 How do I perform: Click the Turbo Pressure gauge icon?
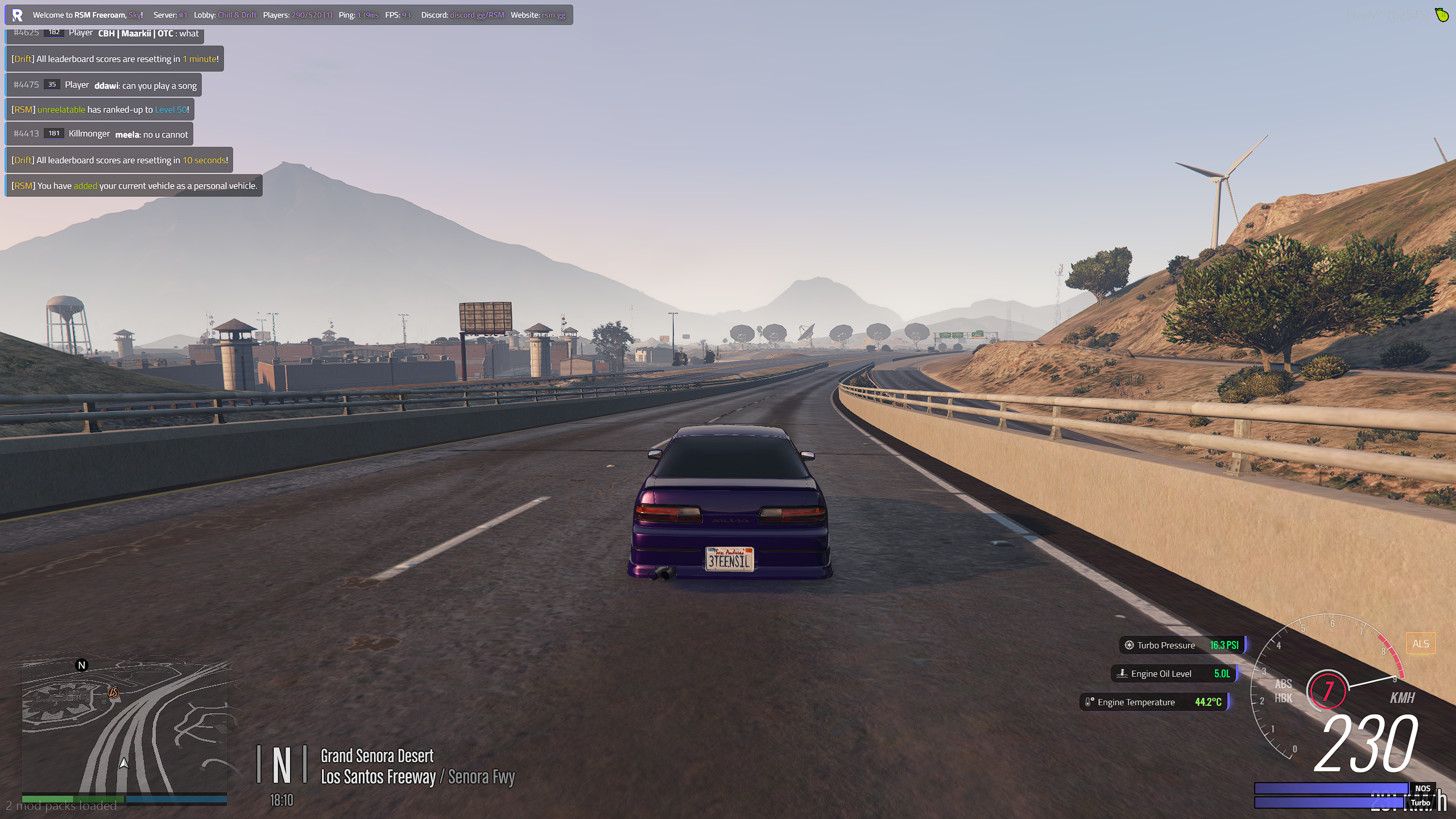click(1130, 645)
